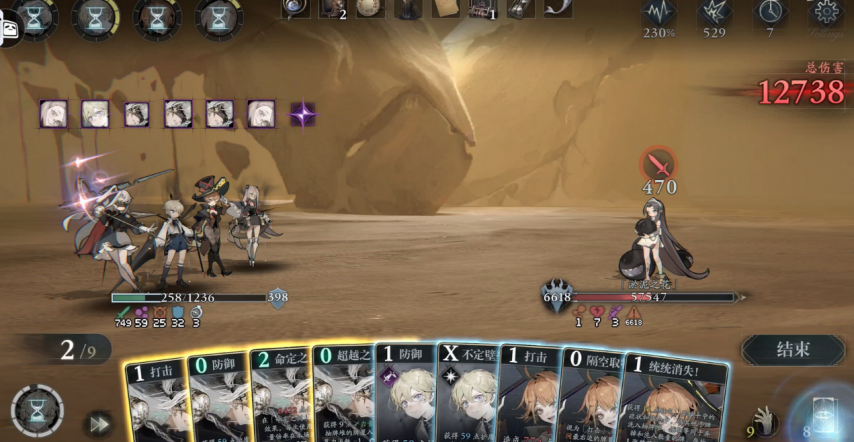Click the clock turn counter icon
Viewport: 854px width, 442px height.
[x=770, y=12]
